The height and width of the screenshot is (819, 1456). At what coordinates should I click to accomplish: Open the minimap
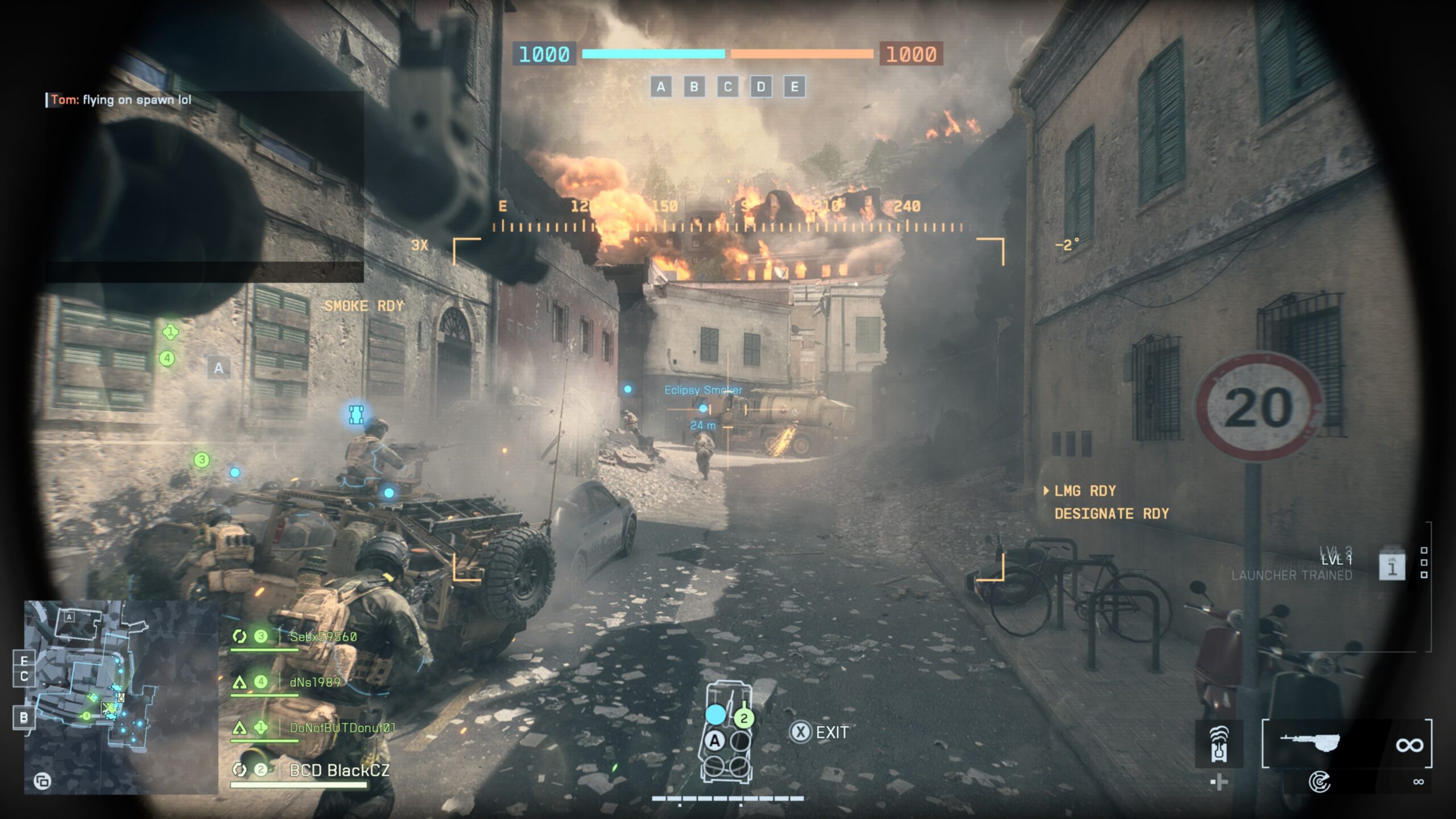[x=121, y=697]
